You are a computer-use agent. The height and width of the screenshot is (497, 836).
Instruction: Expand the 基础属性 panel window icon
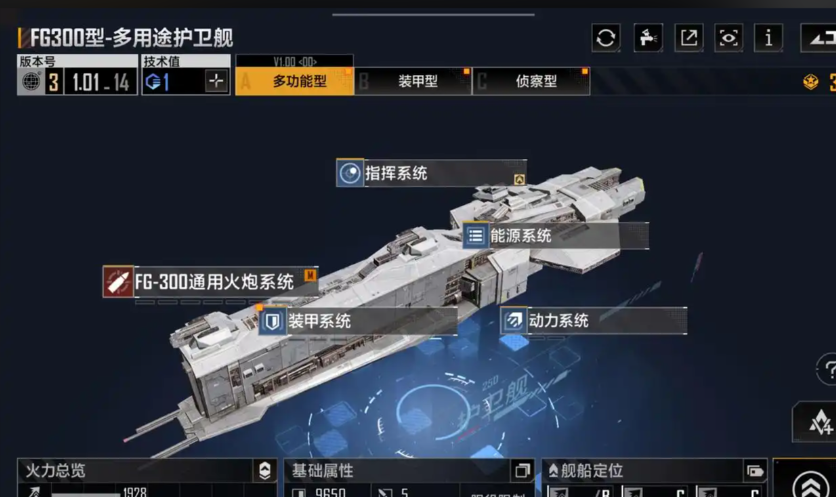[521, 471]
